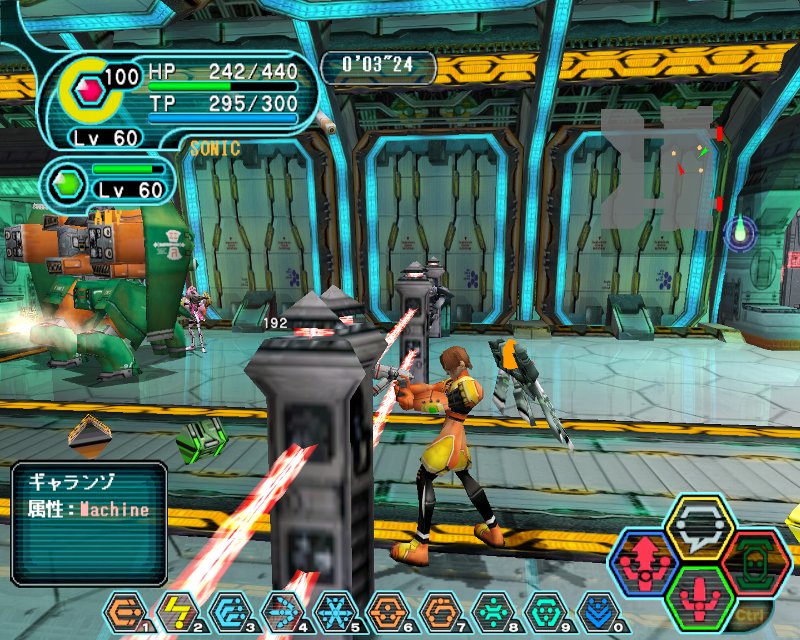Activate the yellow lightning bolt technique
This screenshot has height=640, width=800.
point(177,610)
